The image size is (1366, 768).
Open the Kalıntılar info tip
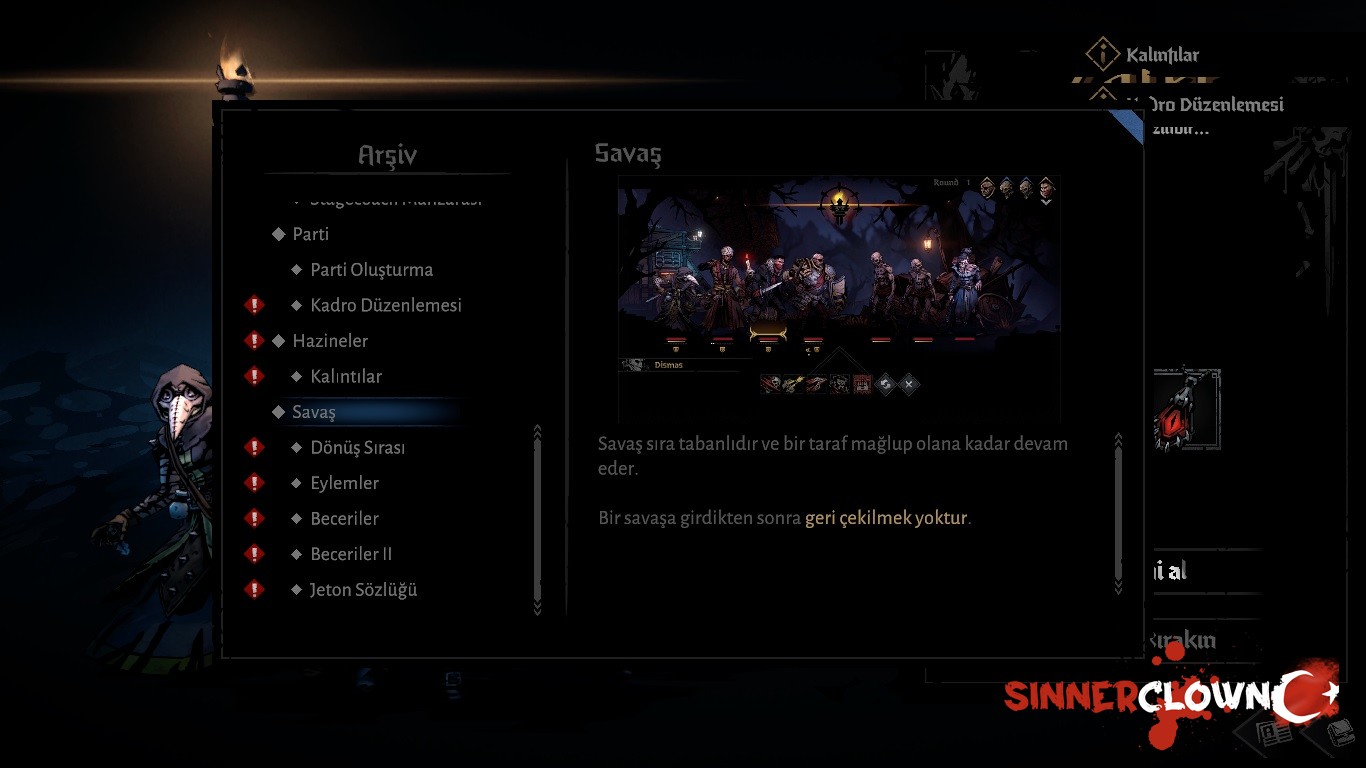pos(1103,54)
